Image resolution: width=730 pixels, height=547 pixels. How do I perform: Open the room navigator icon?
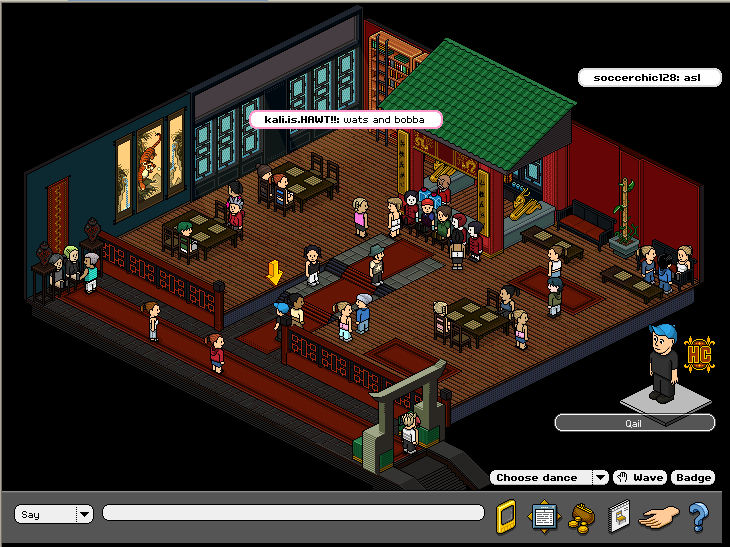click(543, 516)
